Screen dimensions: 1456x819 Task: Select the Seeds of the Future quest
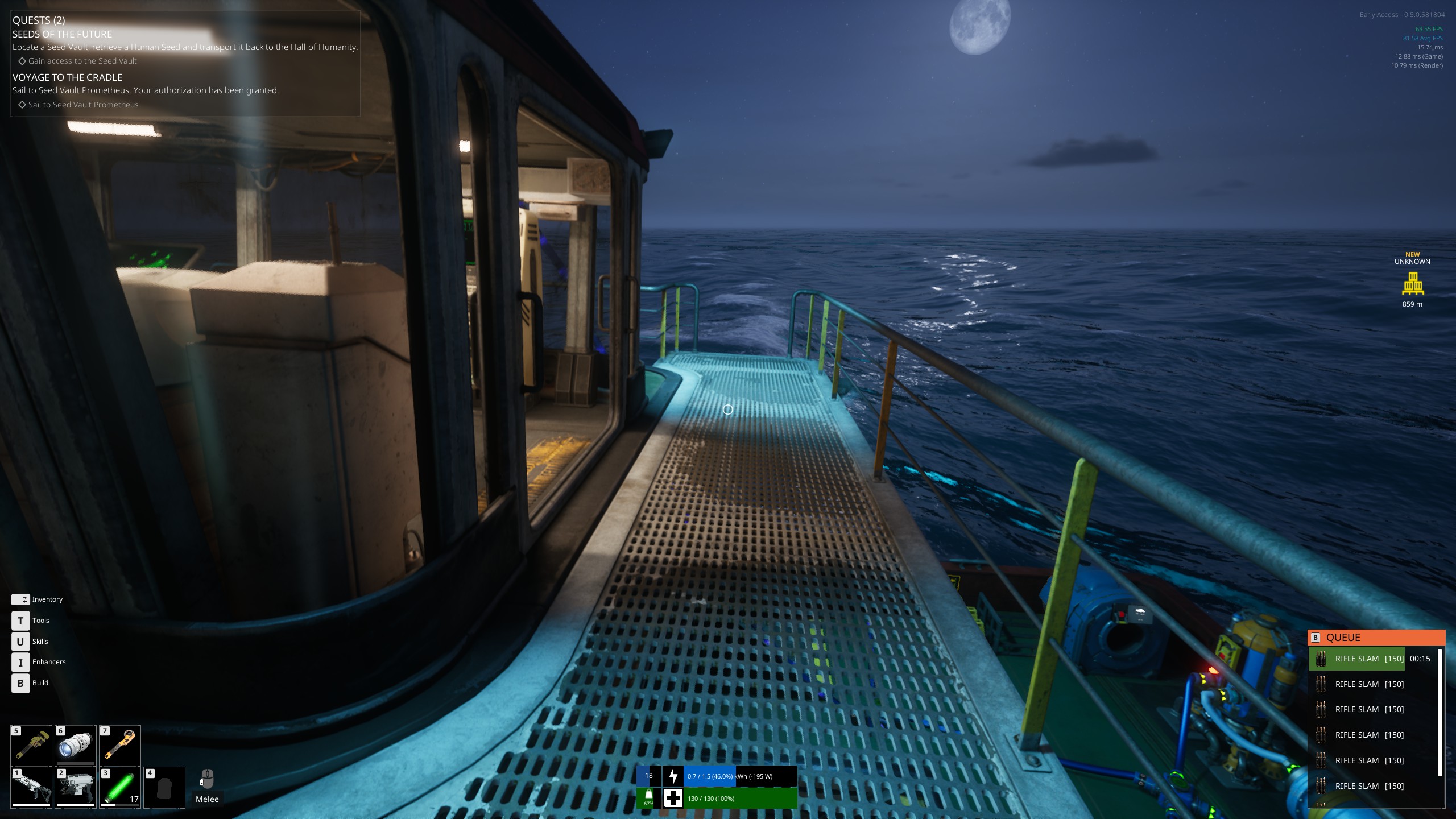[x=63, y=34]
